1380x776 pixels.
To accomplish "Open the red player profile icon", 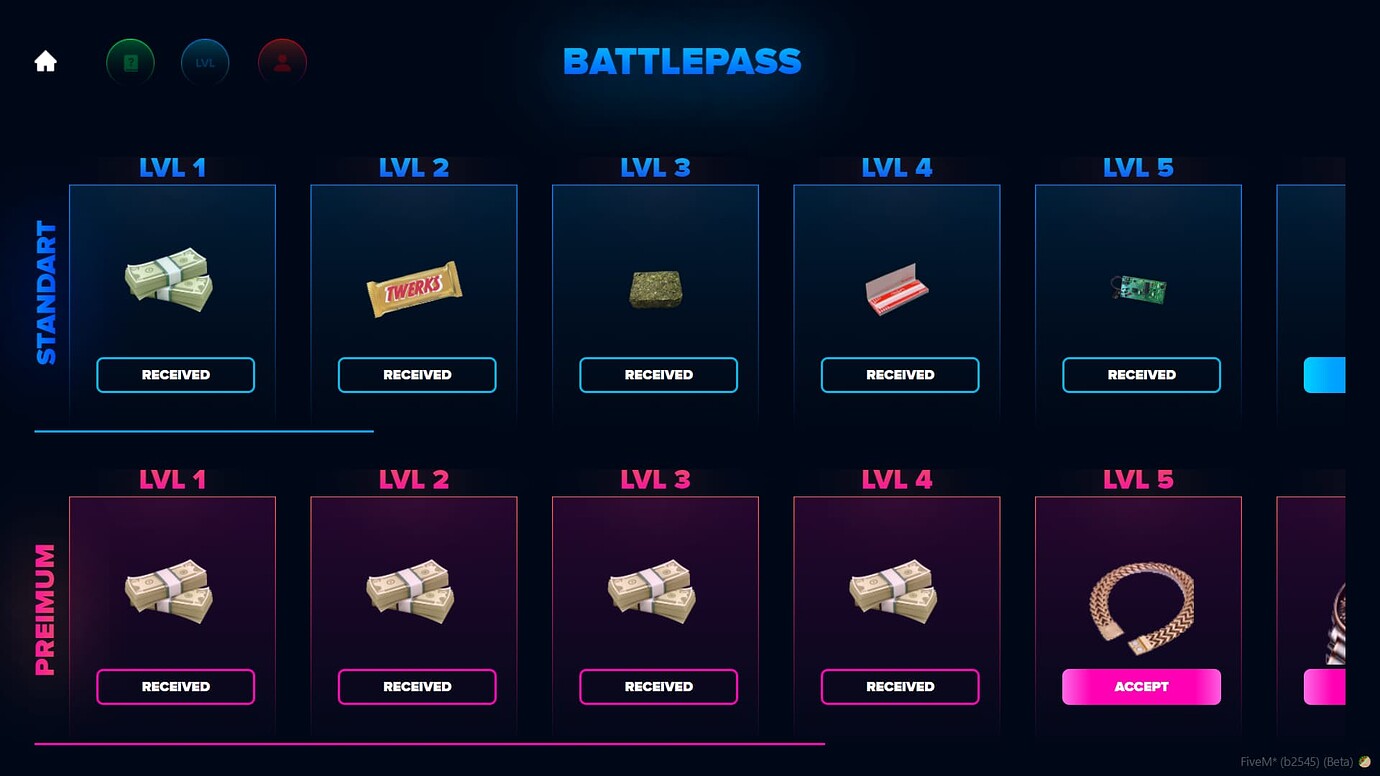I will pos(282,61).
